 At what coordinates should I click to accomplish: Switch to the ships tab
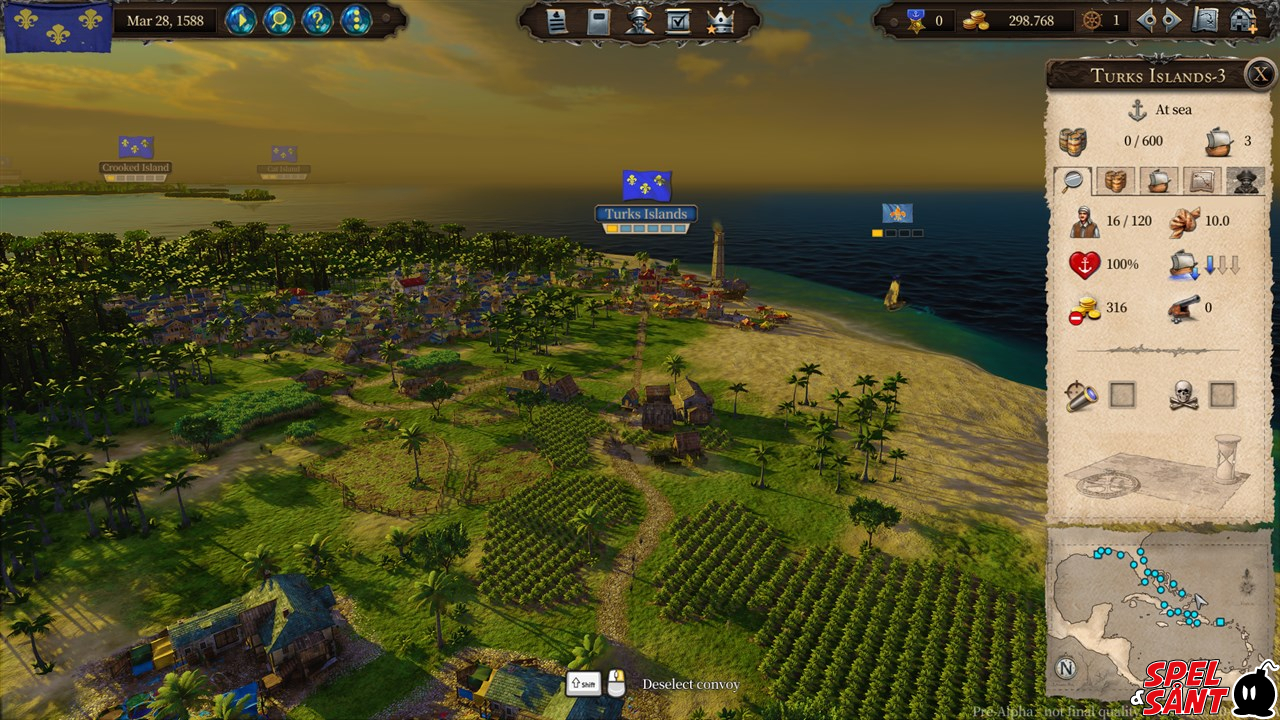coord(1158,180)
